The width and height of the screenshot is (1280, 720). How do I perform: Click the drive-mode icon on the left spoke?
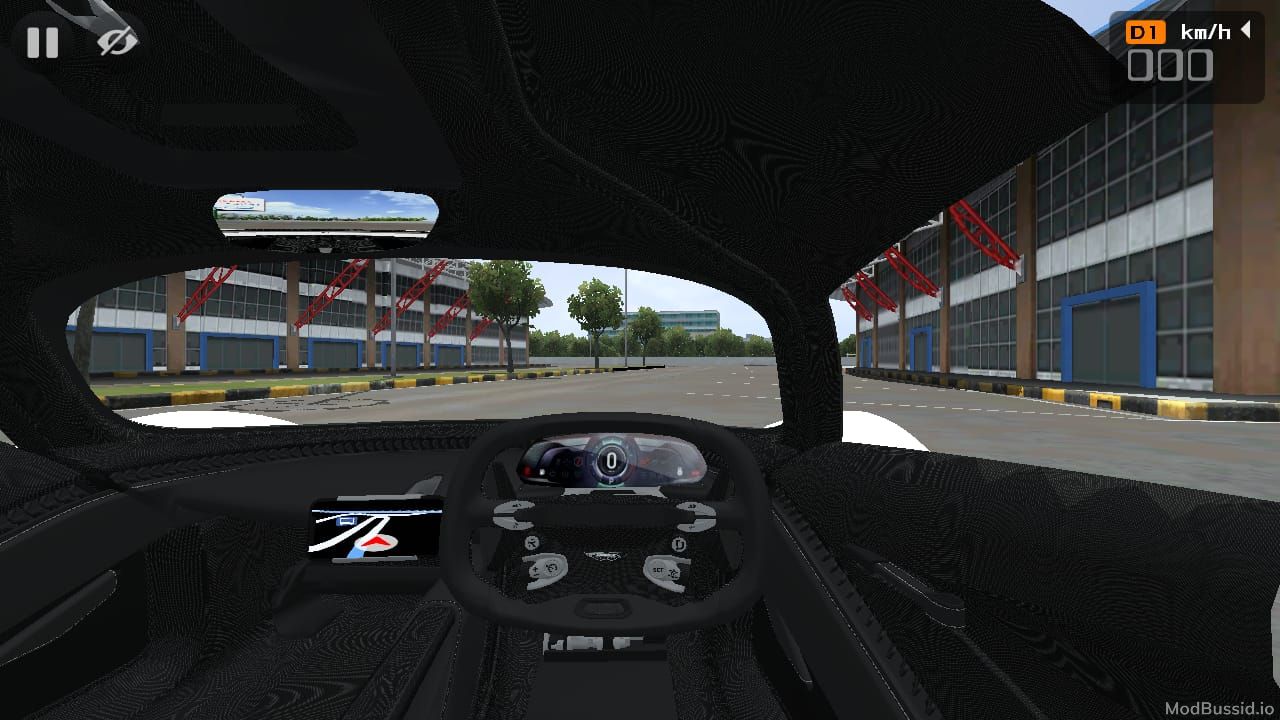click(533, 542)
